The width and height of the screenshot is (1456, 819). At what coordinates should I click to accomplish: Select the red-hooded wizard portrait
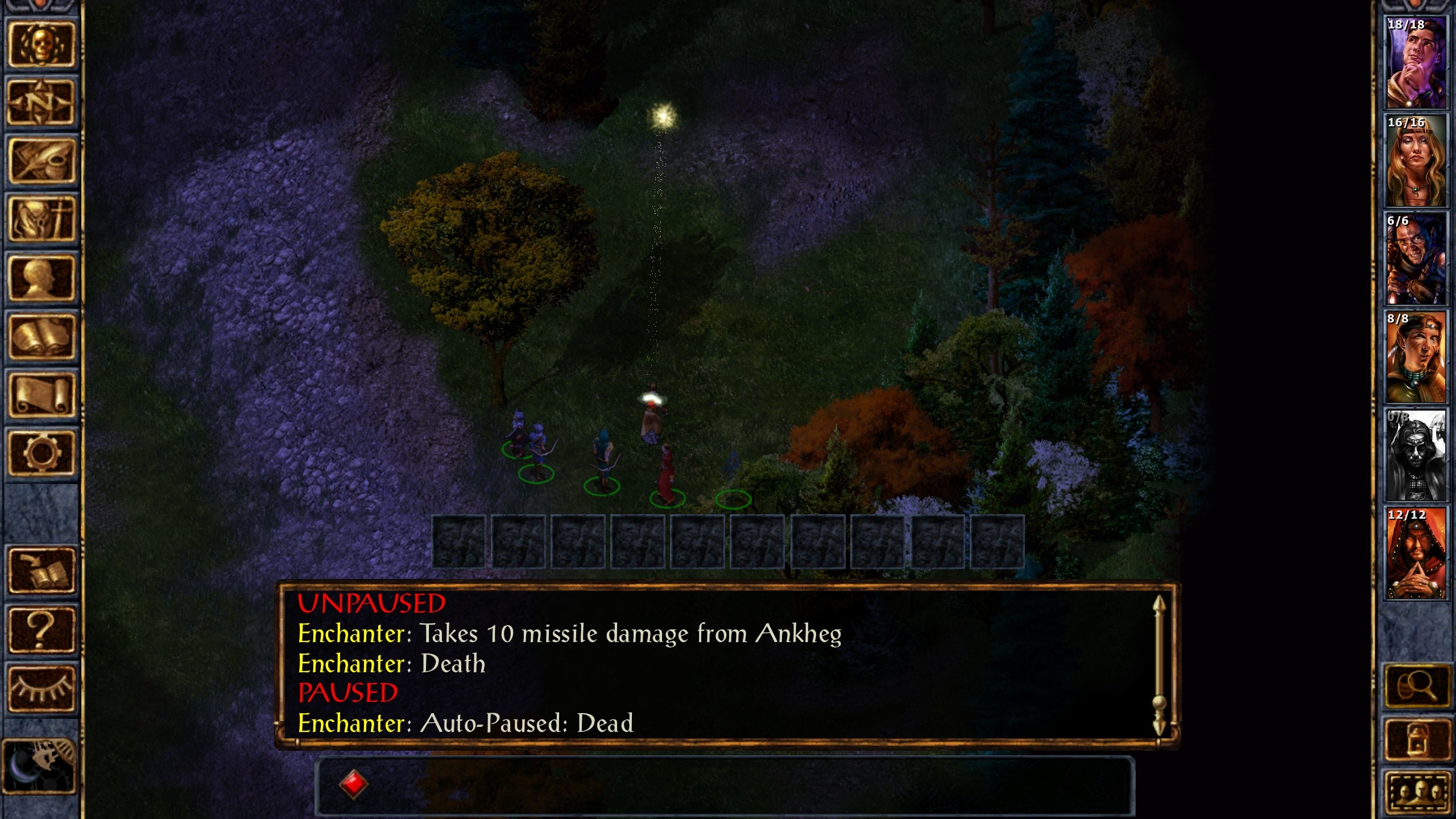click(x=1415, y=553)
